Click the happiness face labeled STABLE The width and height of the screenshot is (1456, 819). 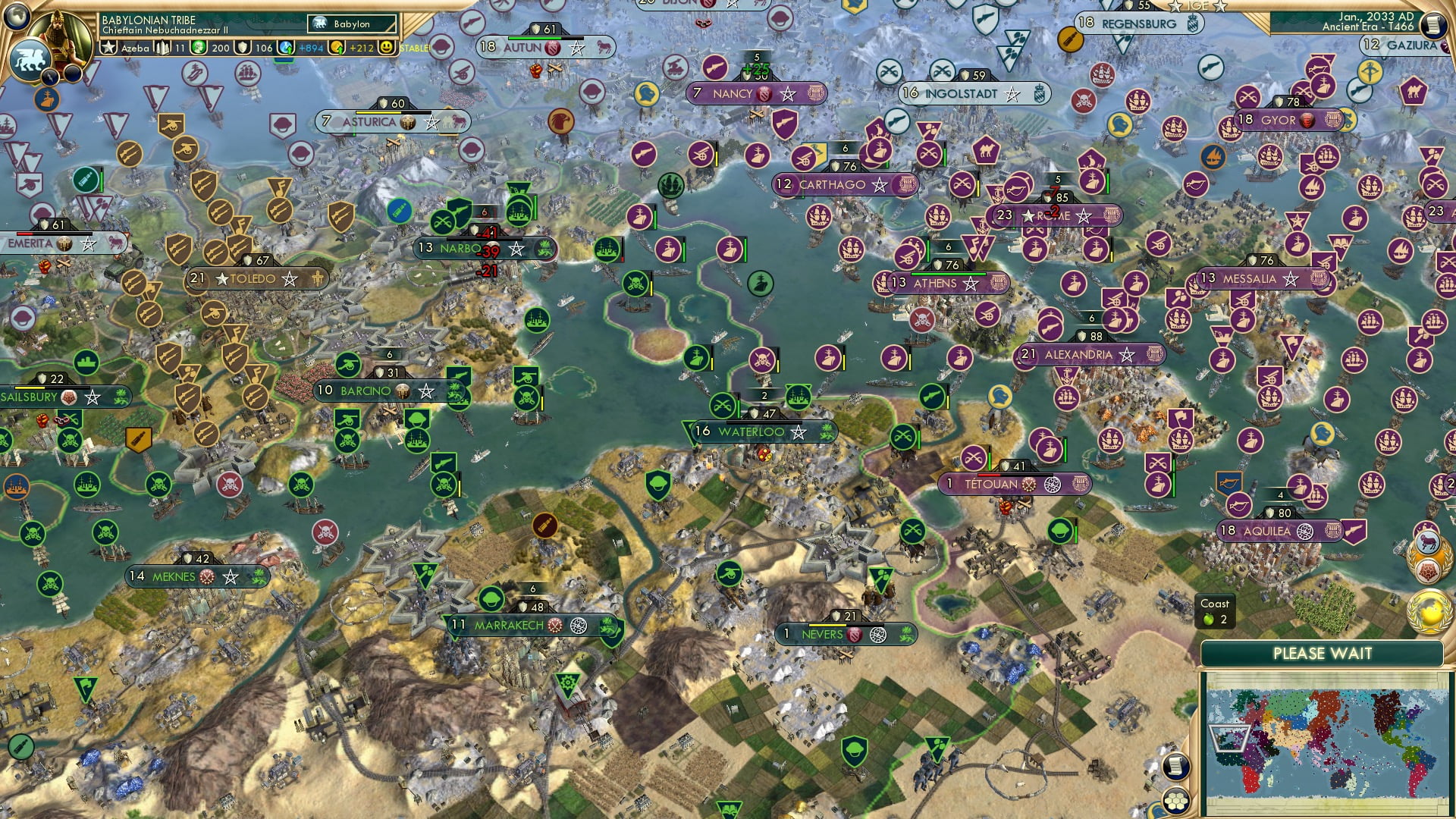click(x=388, y=48)
